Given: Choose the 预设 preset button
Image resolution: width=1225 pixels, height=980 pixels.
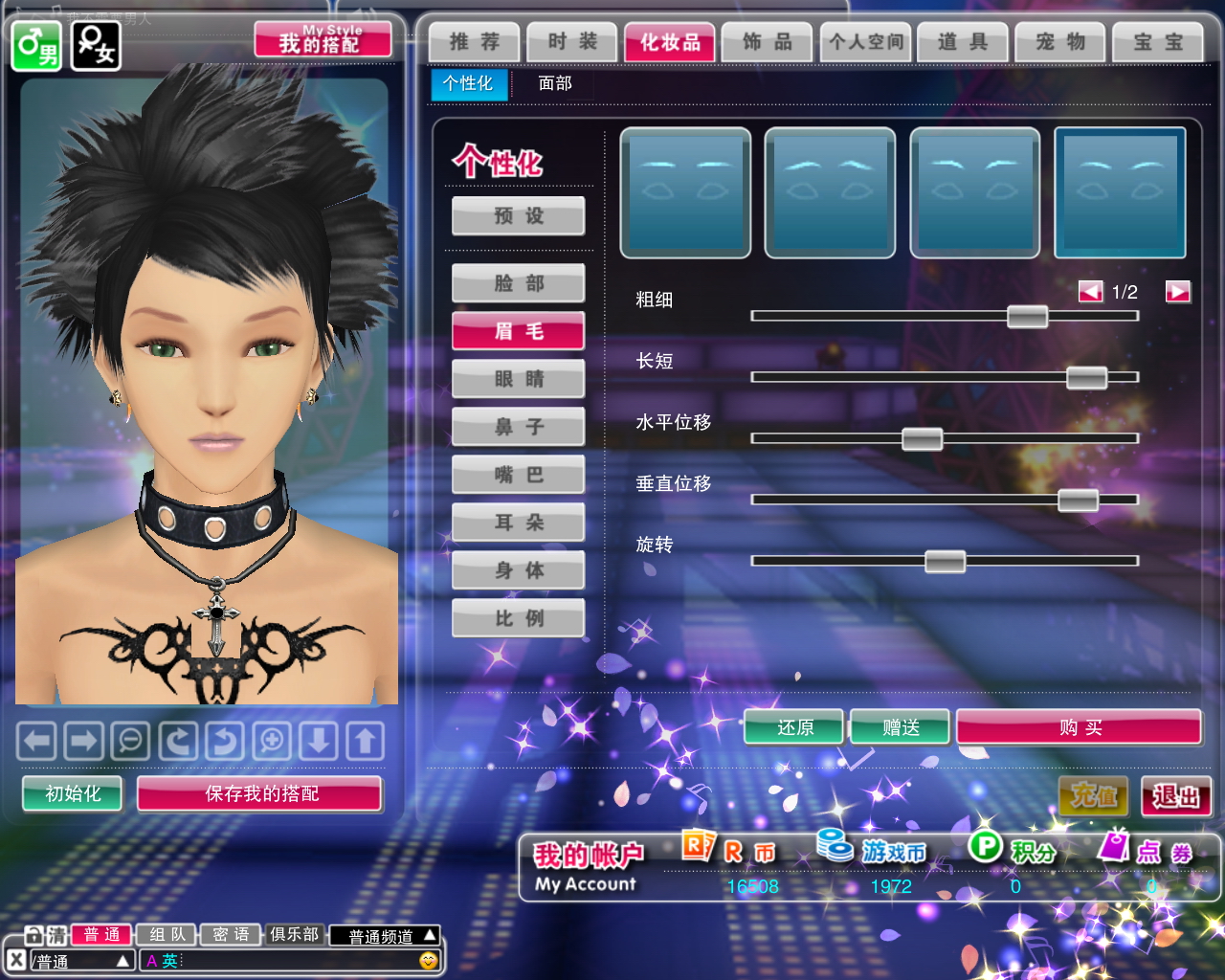Looking at the screenshot, I should [x=518, y=216].
